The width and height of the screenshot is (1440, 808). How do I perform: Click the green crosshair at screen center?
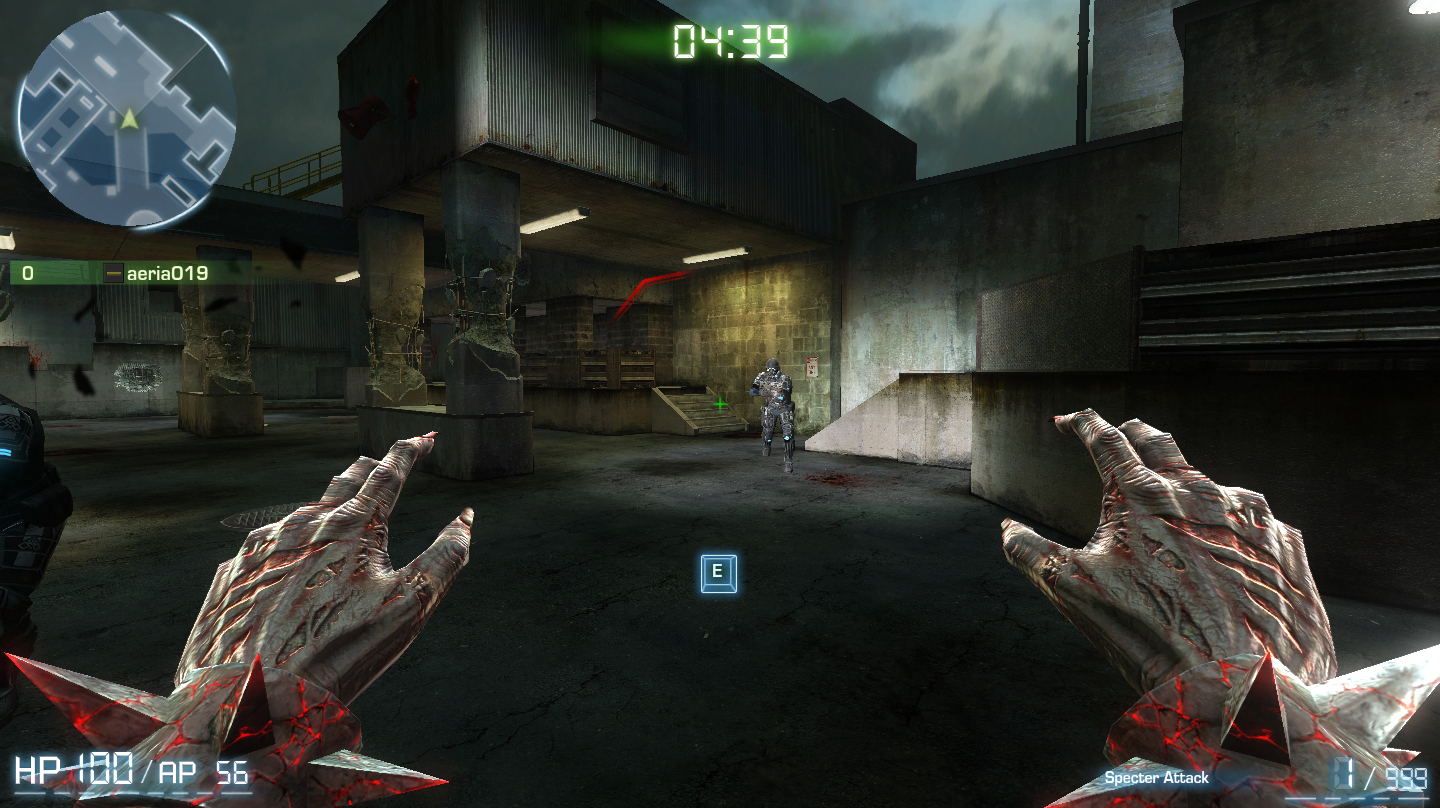pos(719,405)
